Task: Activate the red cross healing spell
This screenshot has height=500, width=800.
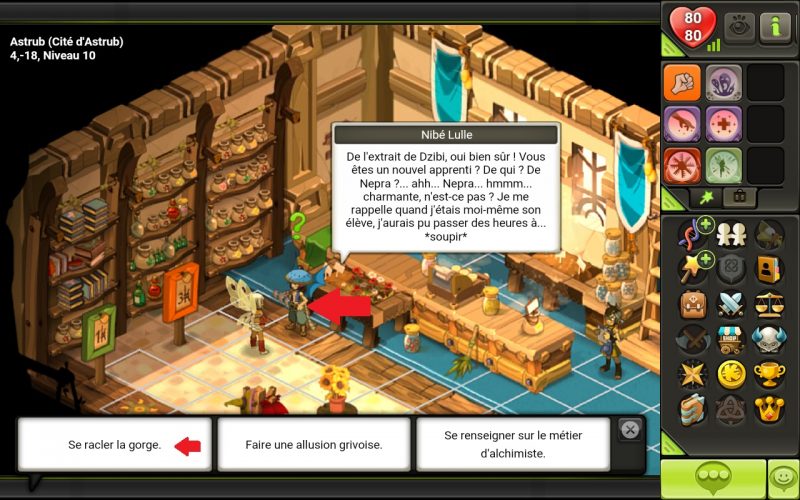Action: click(723, 124)
